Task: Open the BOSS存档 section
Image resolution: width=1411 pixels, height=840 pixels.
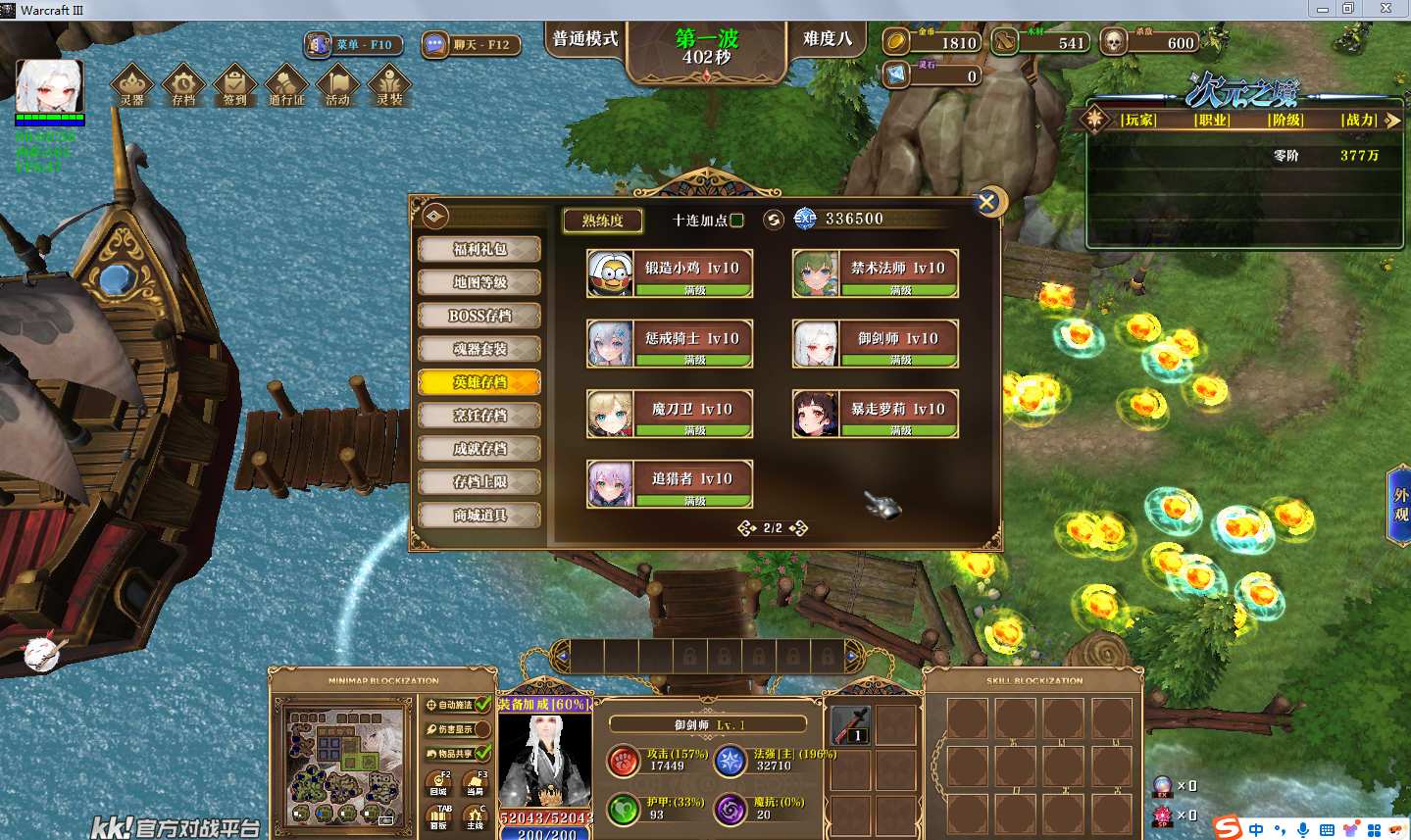Action: tap(479, 316)
